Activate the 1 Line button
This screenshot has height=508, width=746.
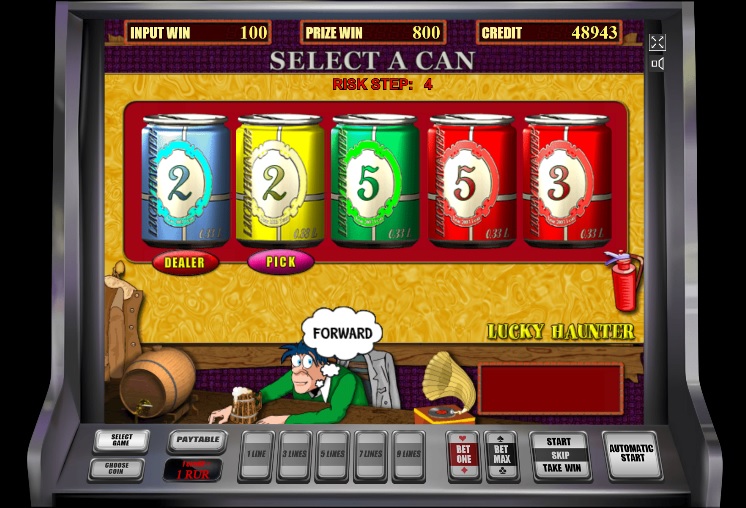257,455
